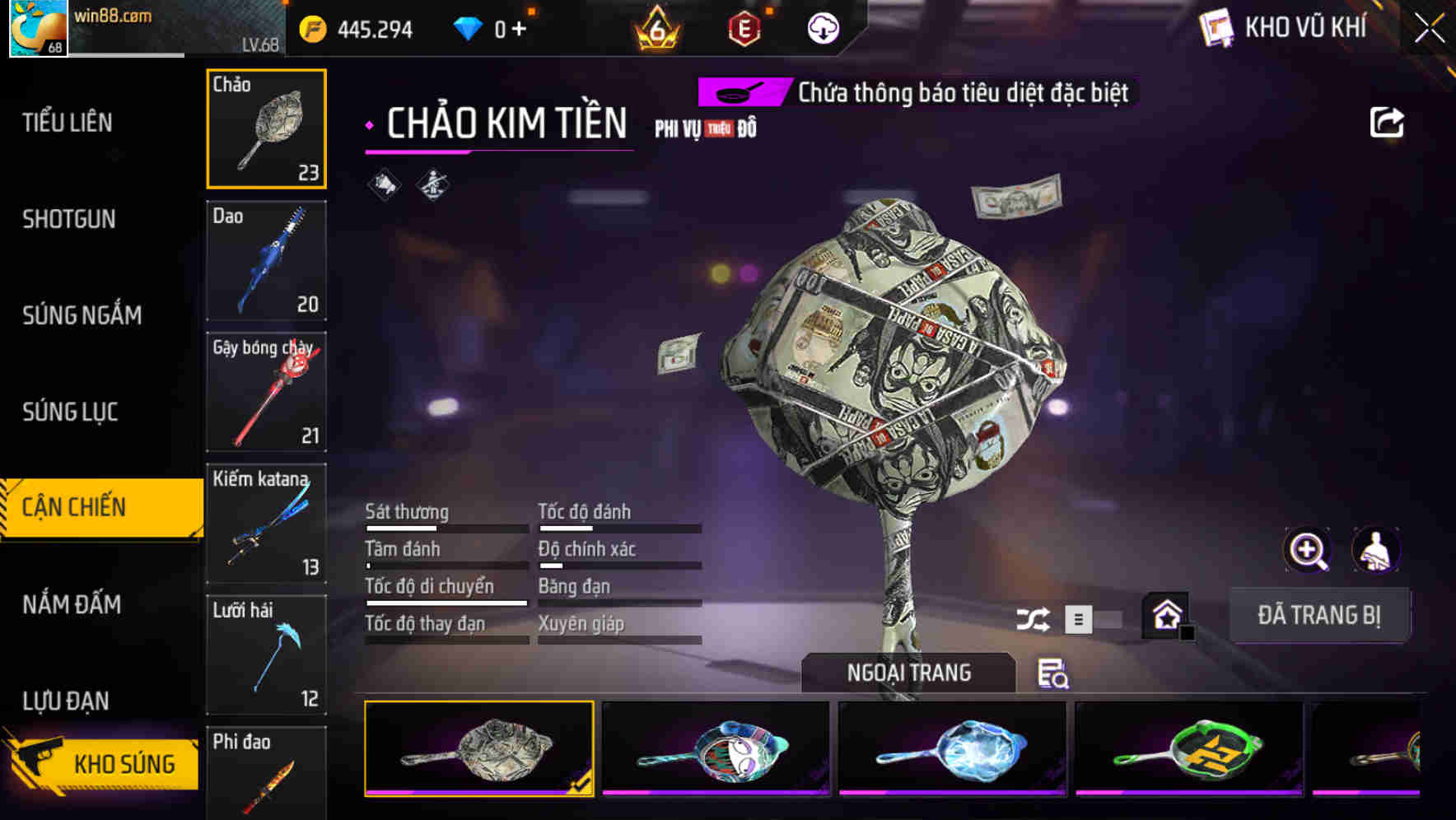1456x820 pixels.
Task: Zoom in with the magnifier icon
Action: coord(1307,550)
